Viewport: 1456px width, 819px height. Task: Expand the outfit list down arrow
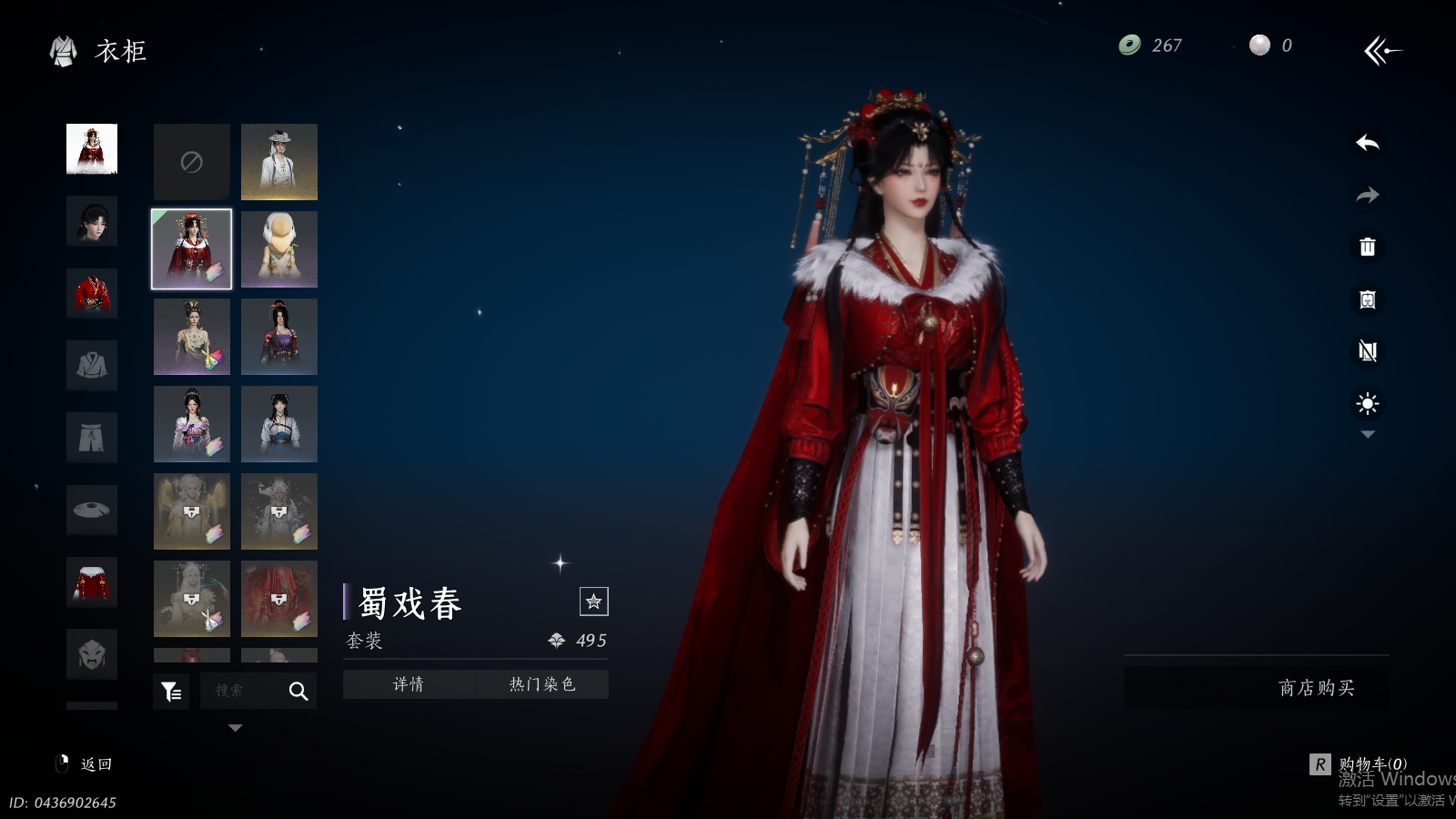(235, 728)
